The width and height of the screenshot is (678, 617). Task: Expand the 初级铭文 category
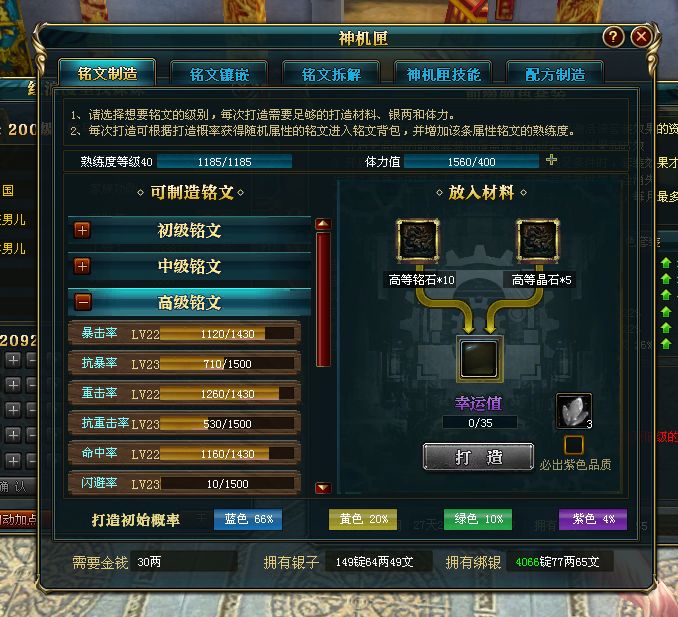82,230
